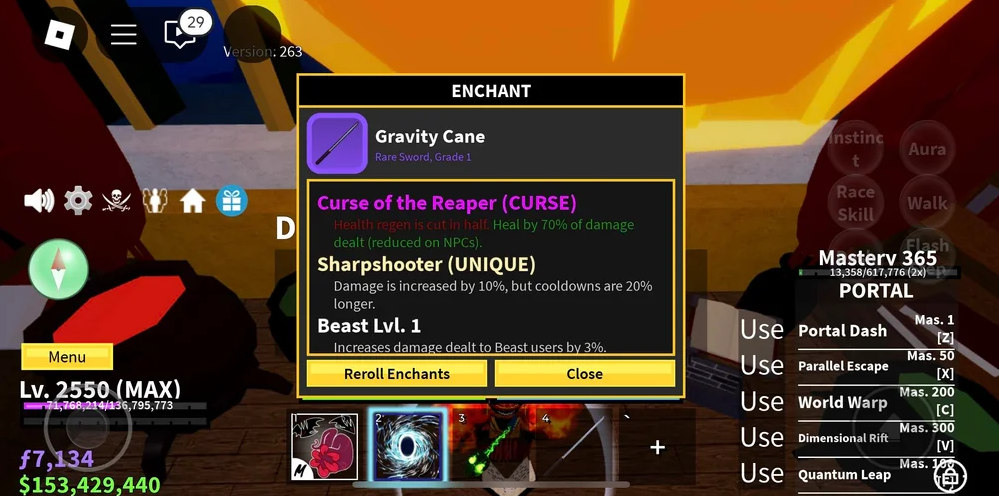
Task: Open the Roblox logo menu
Action: click(x=59, y=35)
